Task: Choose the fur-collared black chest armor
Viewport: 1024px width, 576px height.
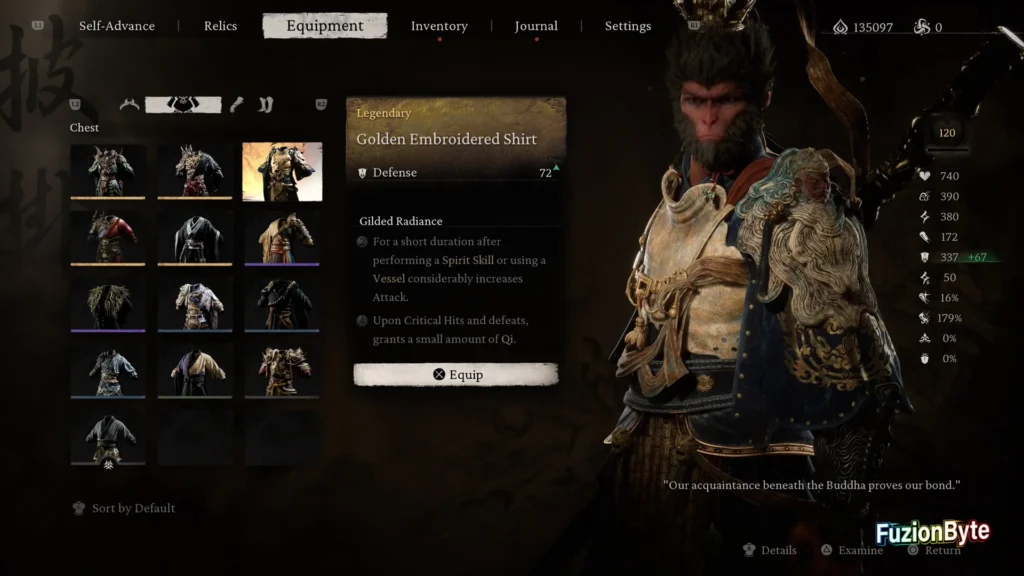Action: (108, 303)
